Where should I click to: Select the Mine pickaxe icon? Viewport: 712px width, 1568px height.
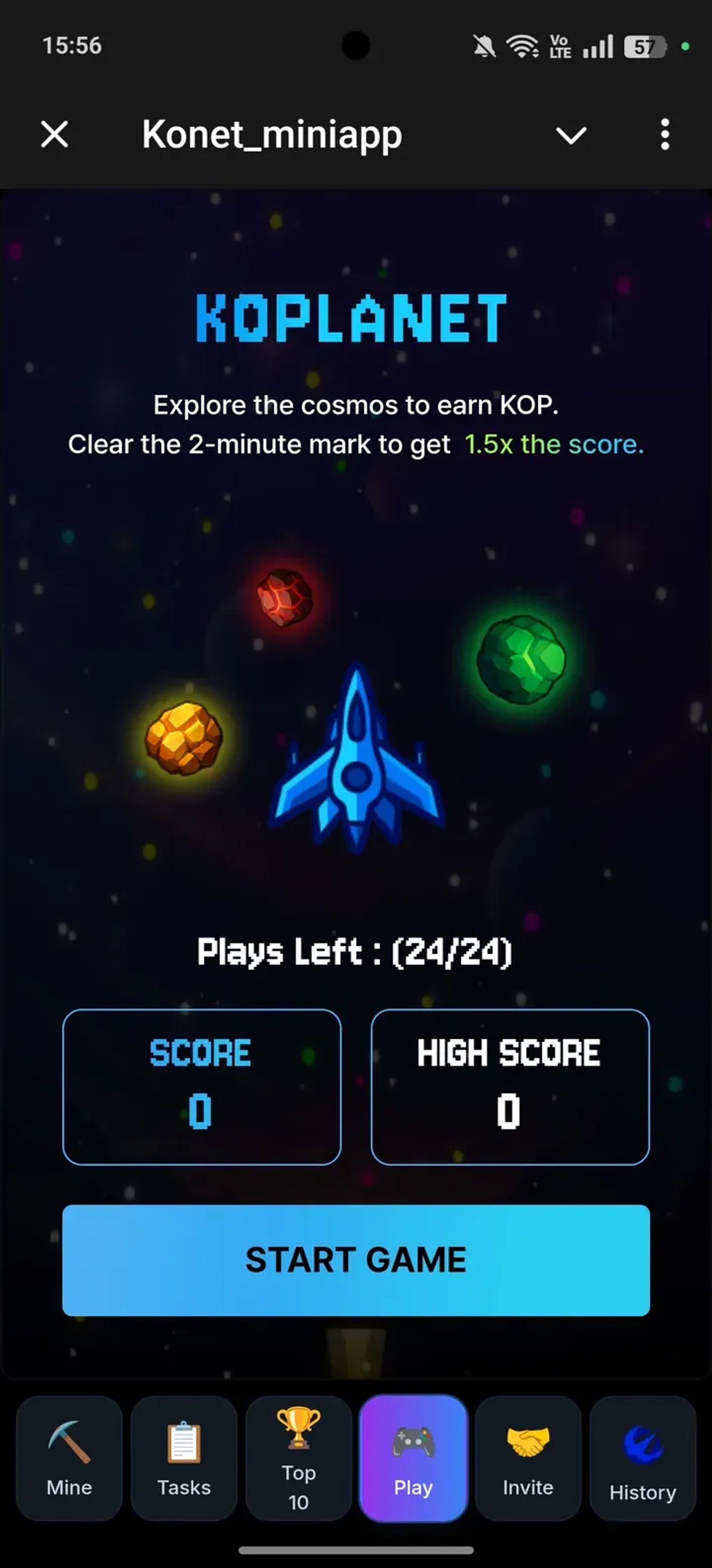click(x=68, y=1442)
